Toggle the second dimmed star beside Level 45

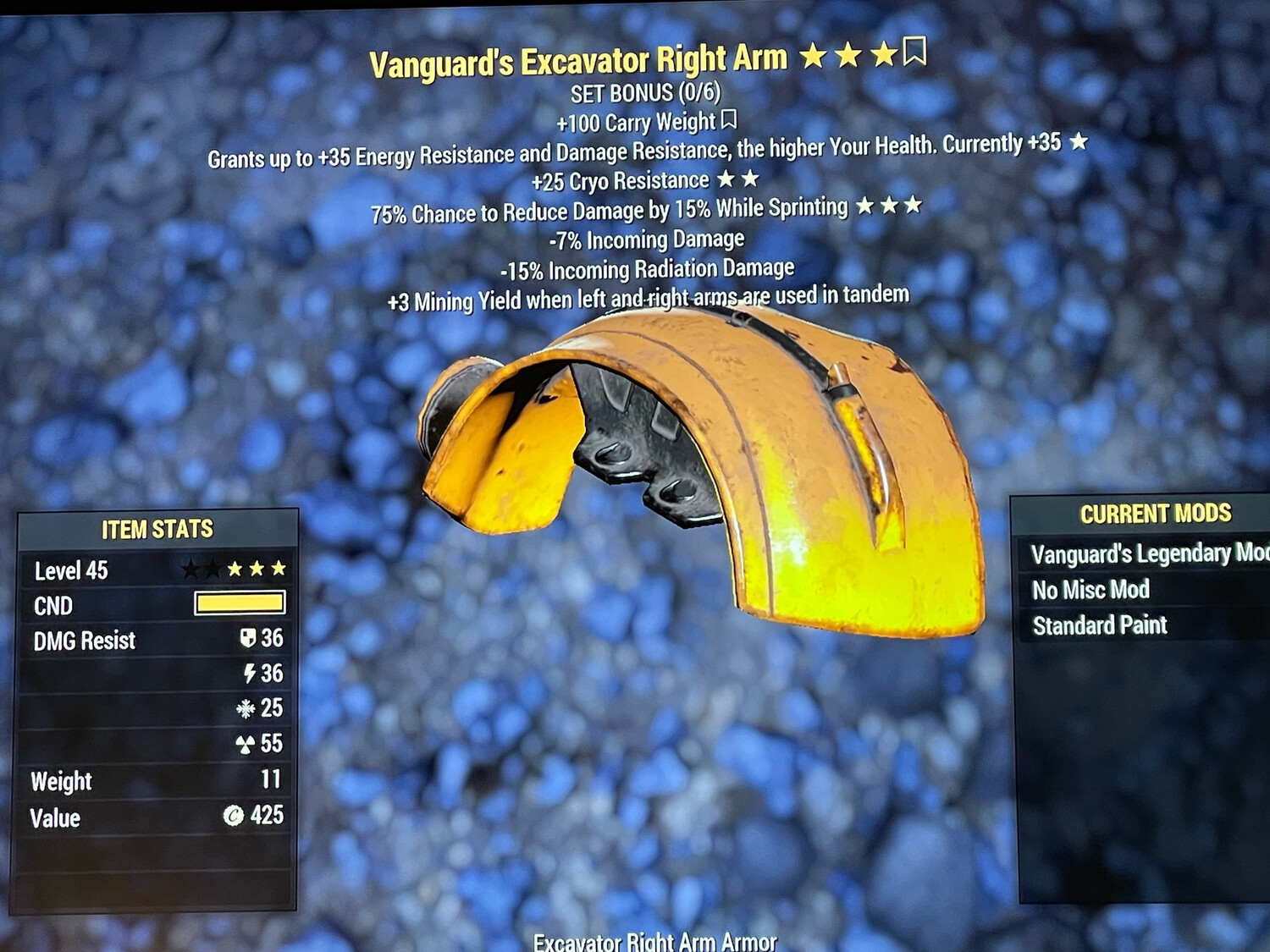coord(211,568)
